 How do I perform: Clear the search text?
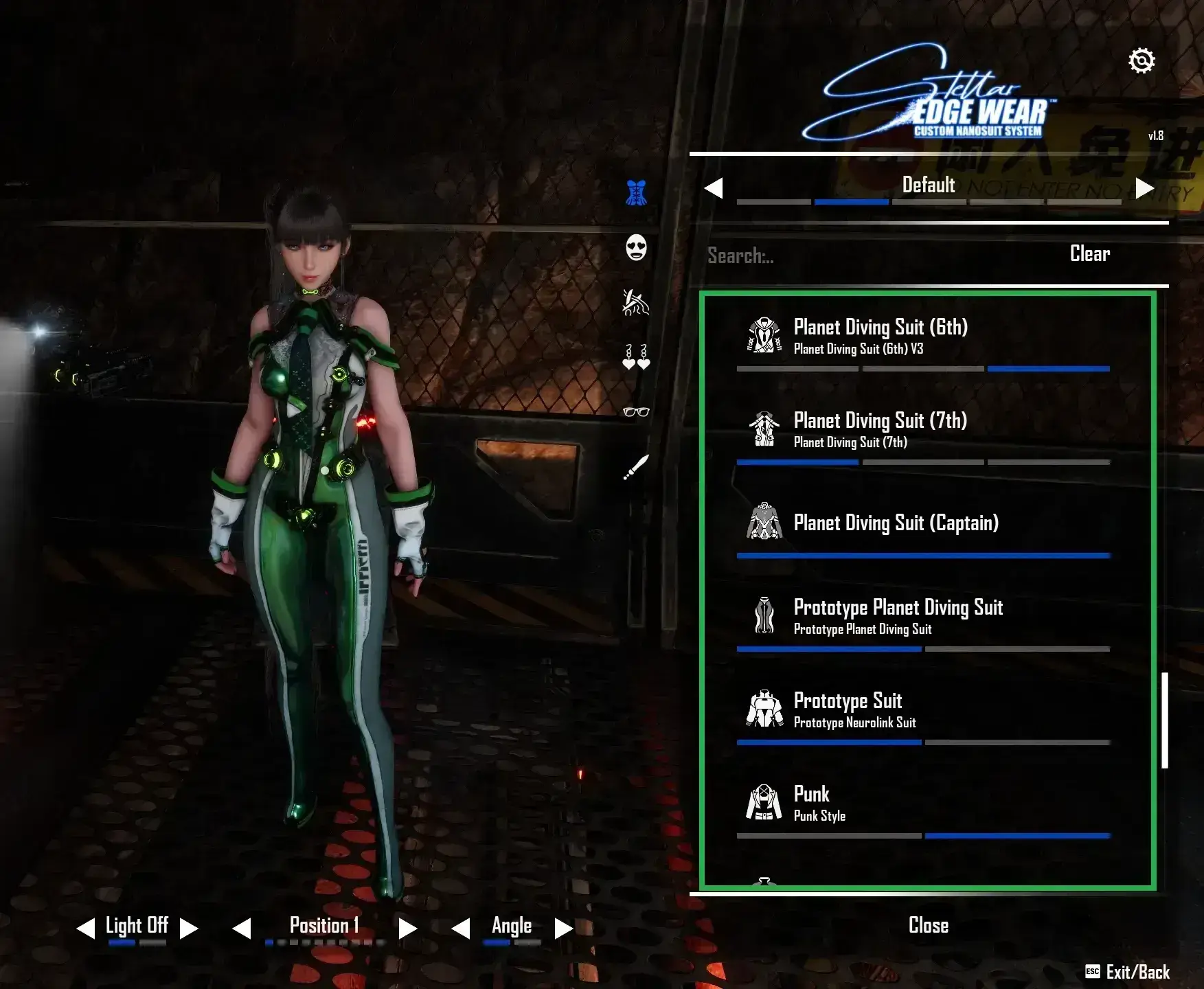click(1089, 254)
